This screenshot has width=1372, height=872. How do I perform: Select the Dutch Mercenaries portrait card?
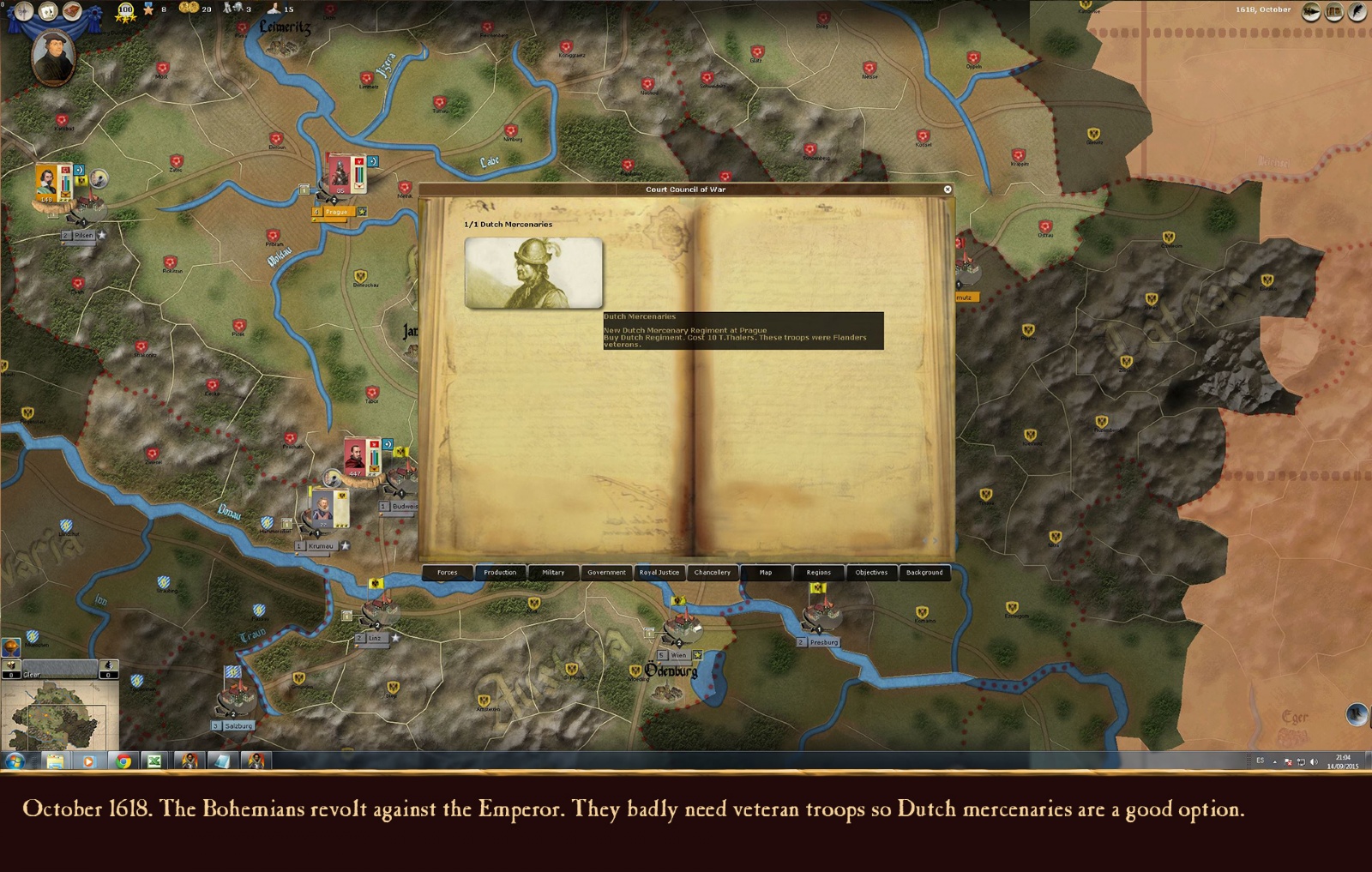tap(533, 273)
